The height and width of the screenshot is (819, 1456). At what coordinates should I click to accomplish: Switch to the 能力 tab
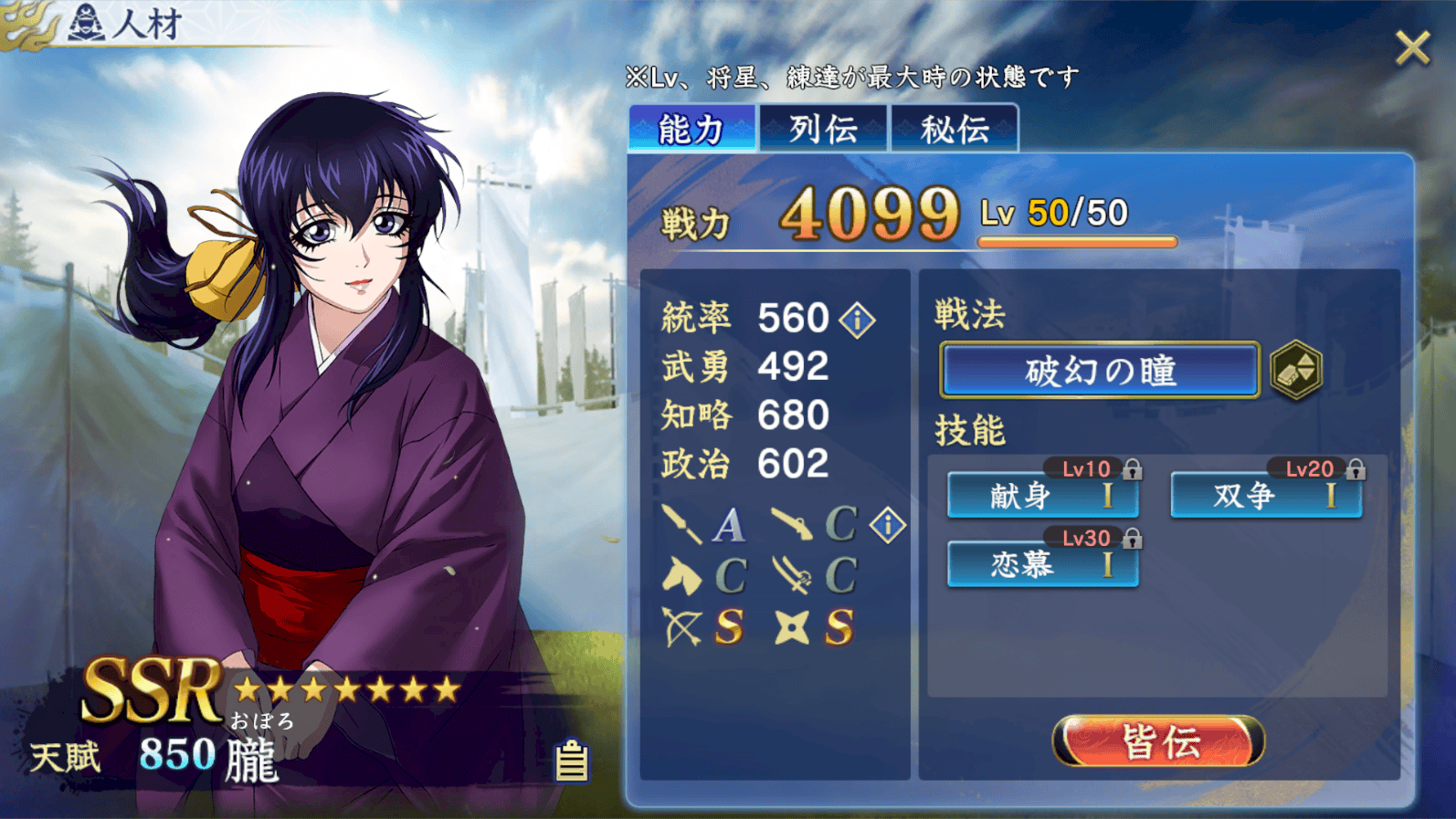coord(691,129)
